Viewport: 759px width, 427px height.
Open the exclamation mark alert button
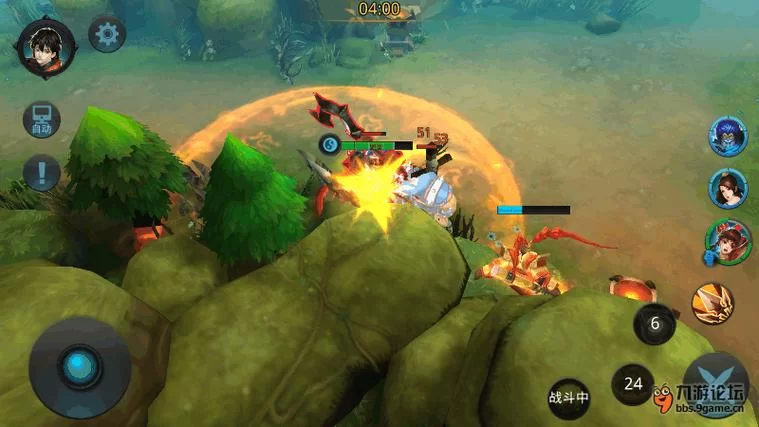pos(42,173)
